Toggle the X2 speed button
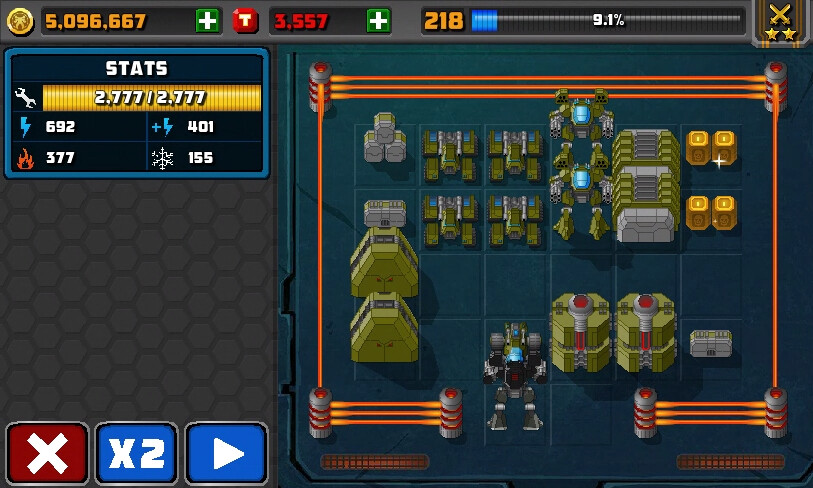Image resolution: width=813 pixels, height=488 pixels. pos(136,454)
